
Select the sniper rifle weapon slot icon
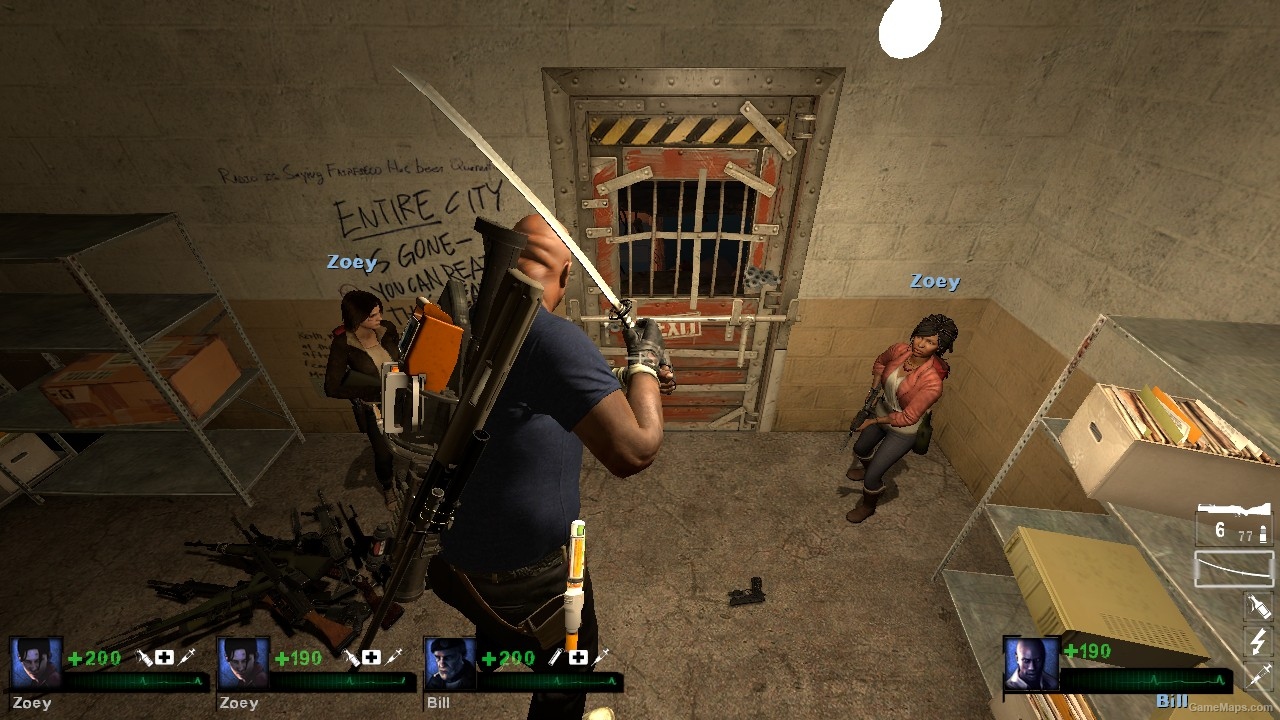[x=1234, y=507]
